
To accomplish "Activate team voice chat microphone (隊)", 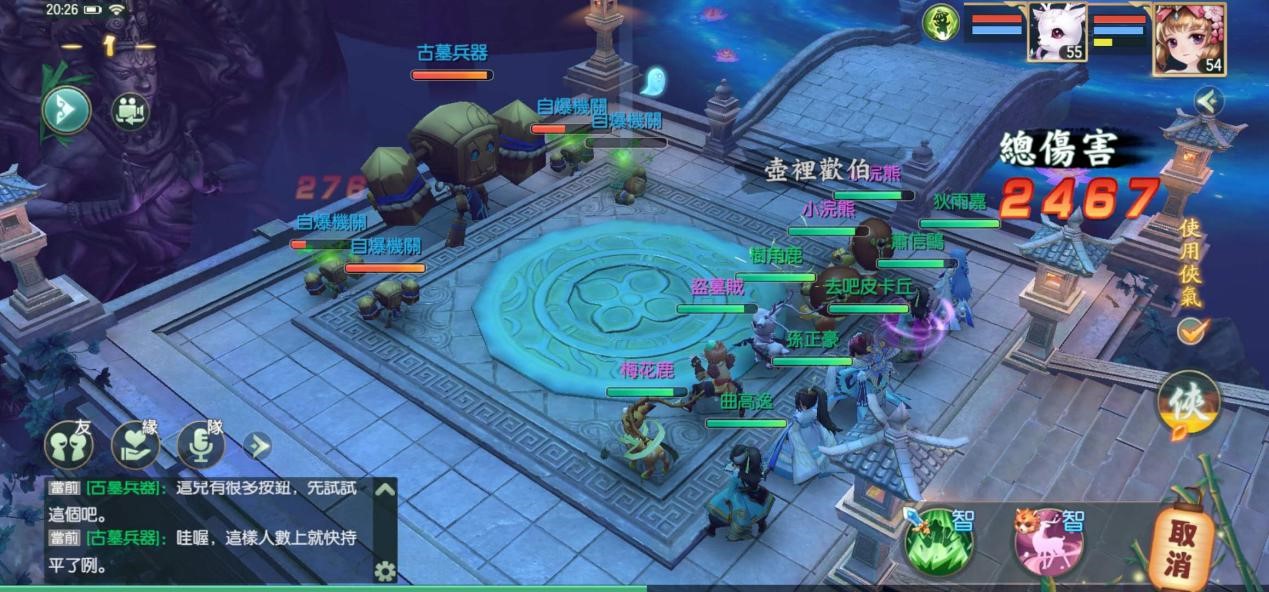I will pyautogui.click(x=200, y=446).
